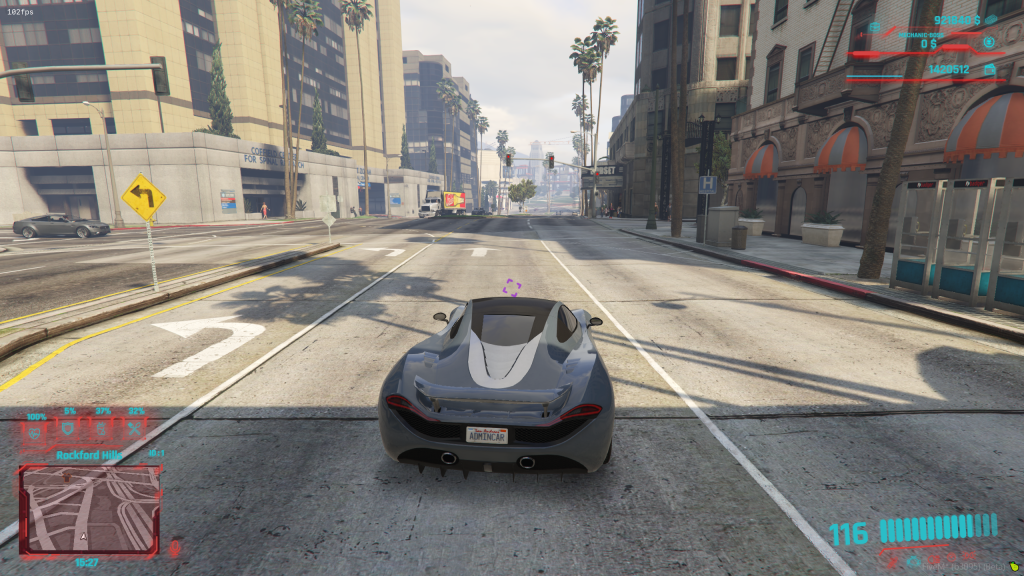Screen dimensions: 1024x576
Task: Click the thirst drink status icon
Action: (x=102, y=430)
